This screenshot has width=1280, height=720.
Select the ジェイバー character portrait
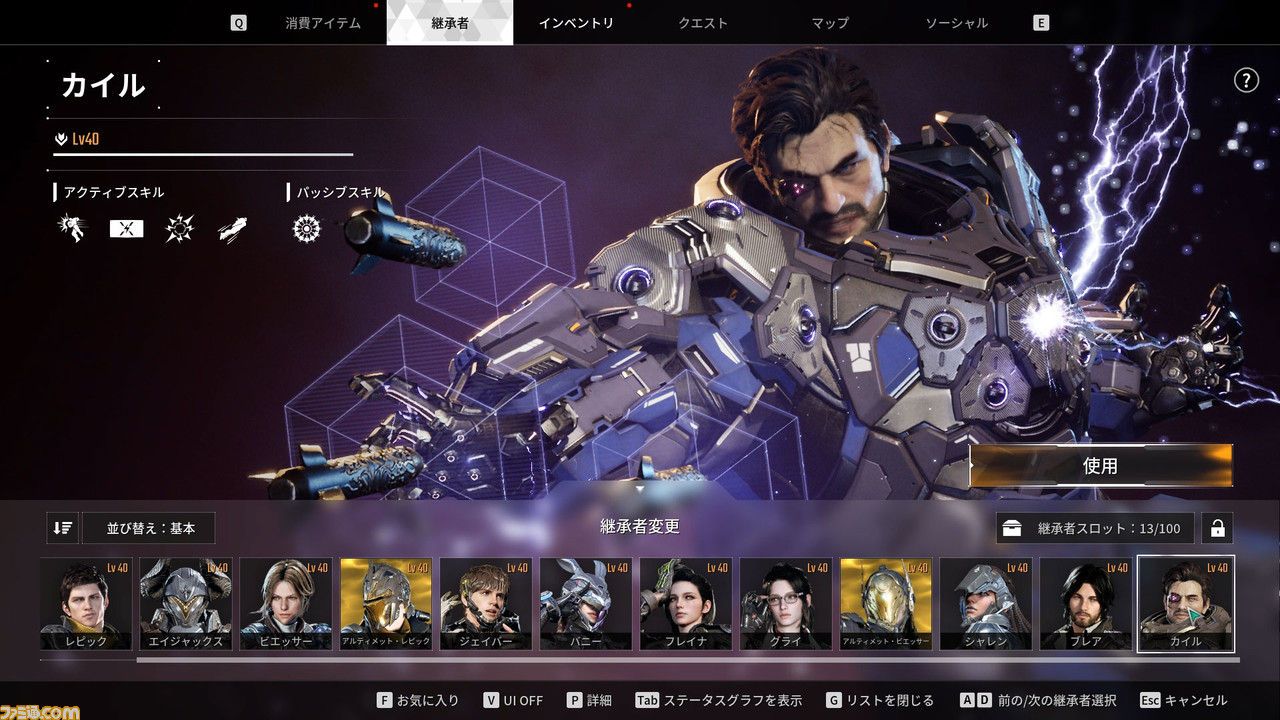[486, 604]
